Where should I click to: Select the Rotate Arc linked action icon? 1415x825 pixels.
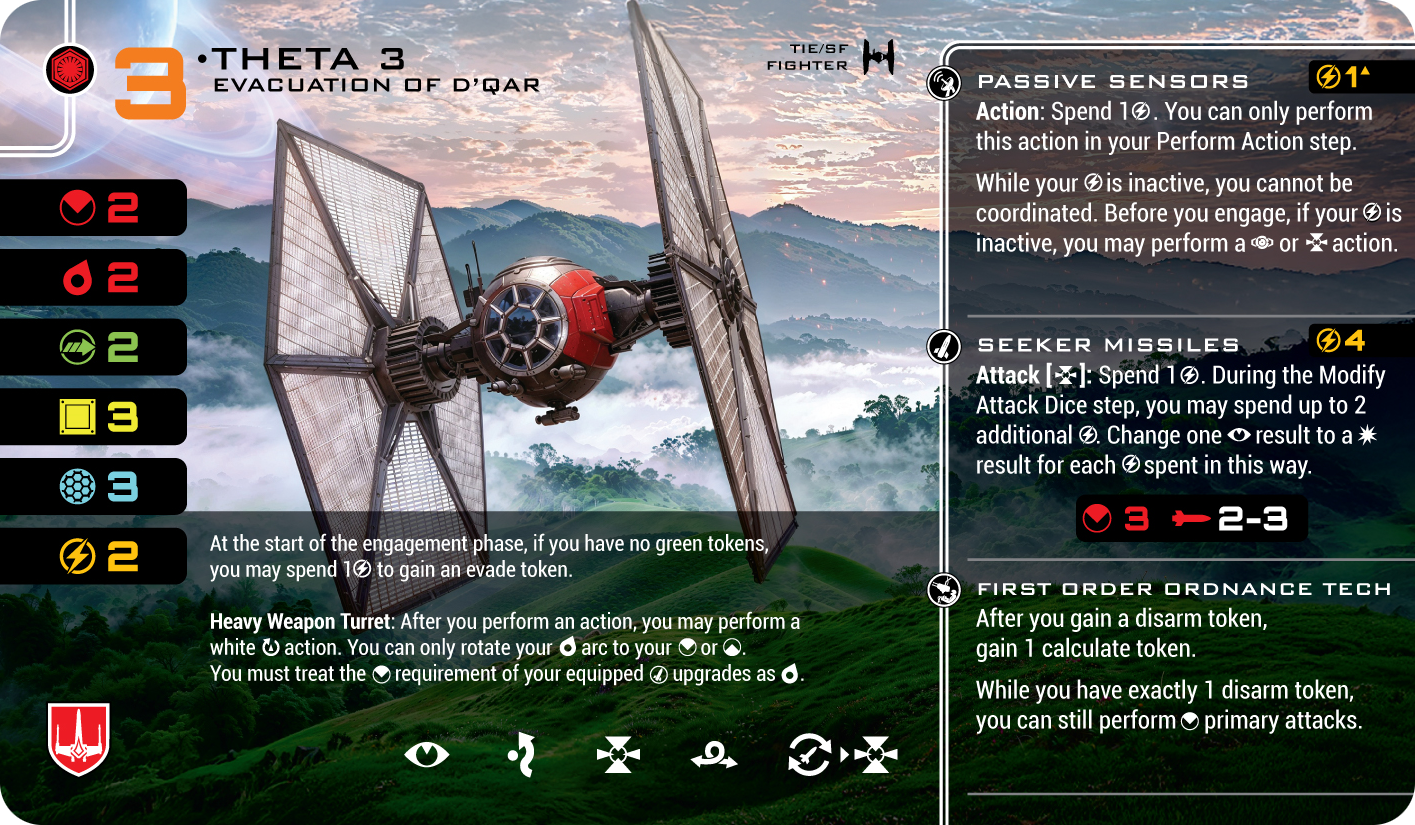point(809,755)
